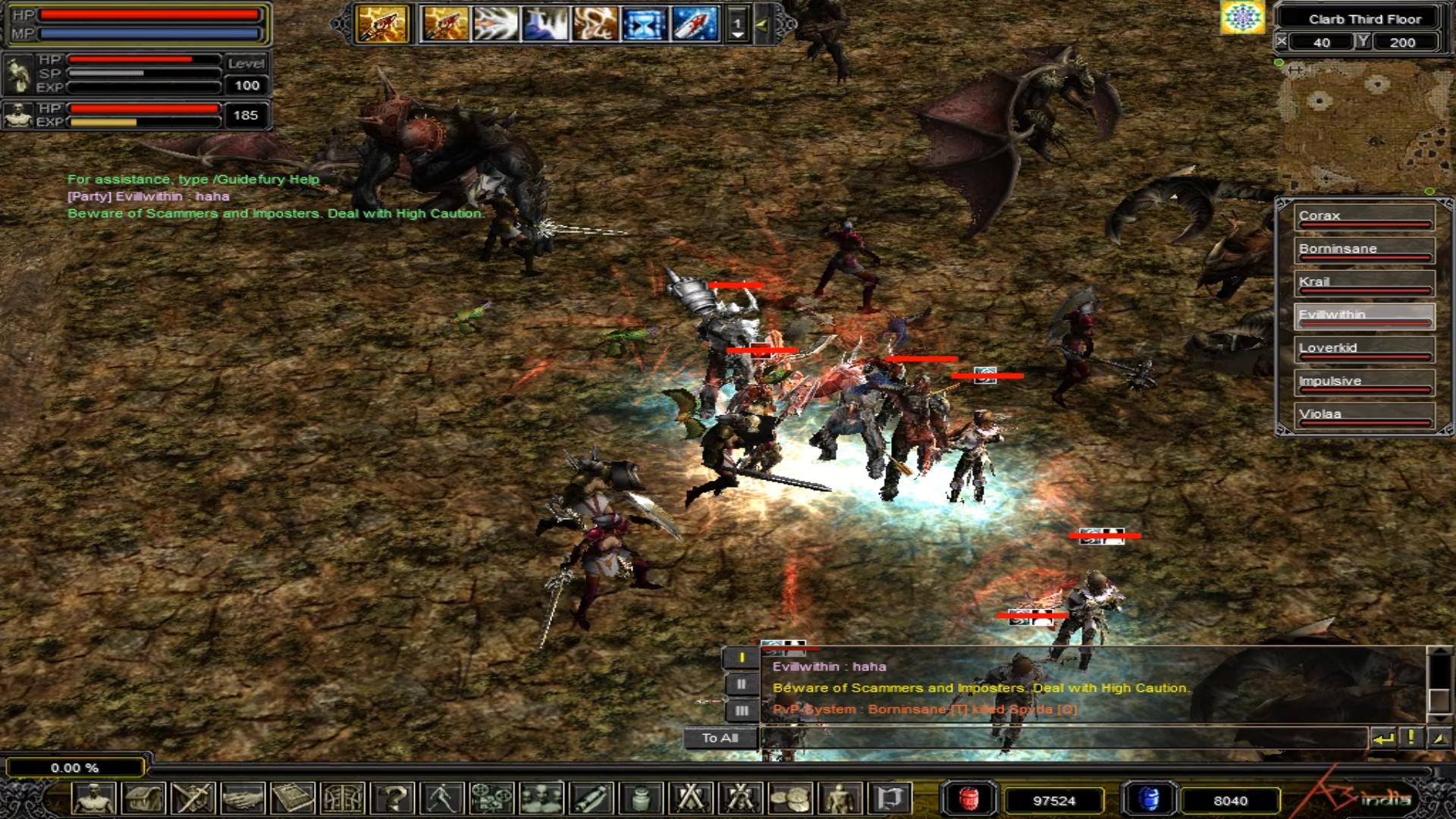This screenshot has width=1456, height=819.
Task: Switch to chat tab III
Action: 741,711
